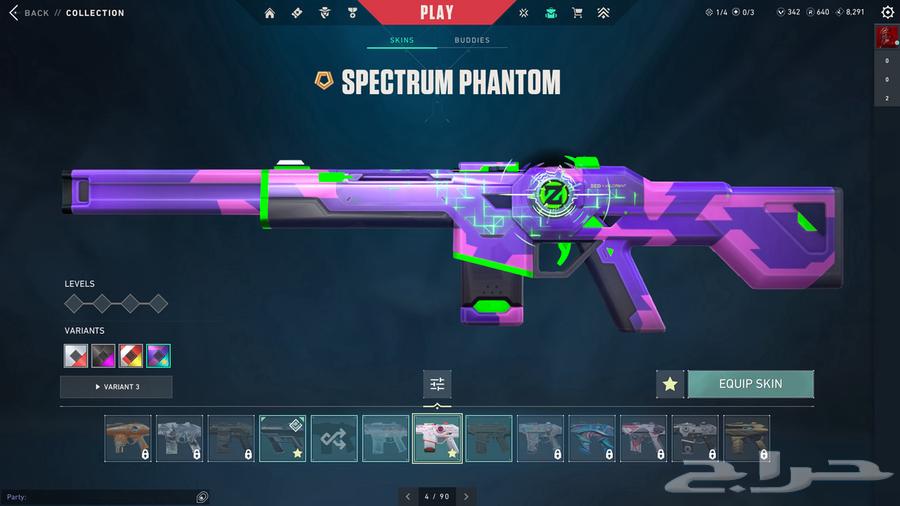Select the orange locked Phantom skin thumbnail

tap(128, 438)
